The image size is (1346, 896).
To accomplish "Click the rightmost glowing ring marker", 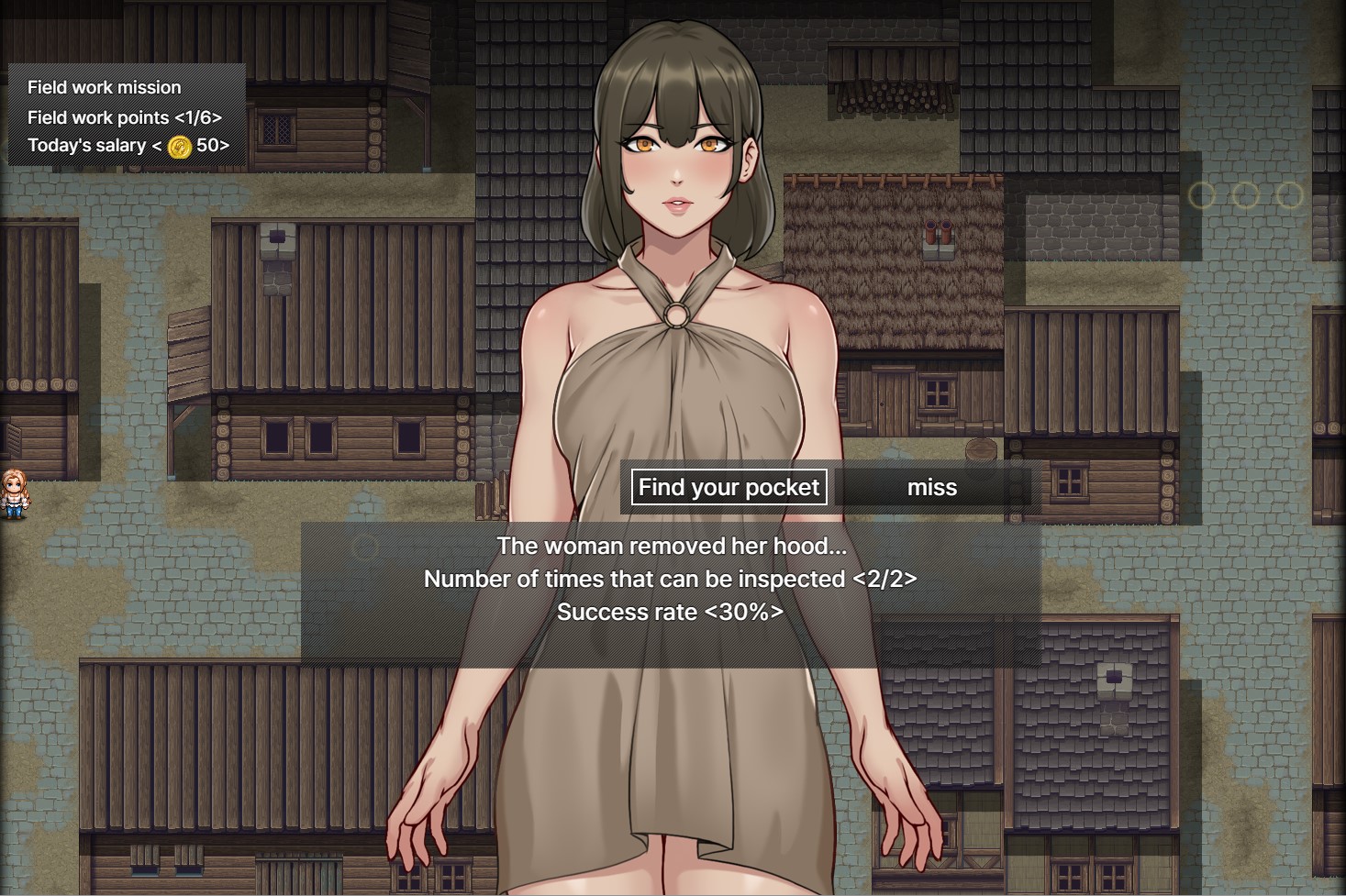I will [x=1290, y=195].
